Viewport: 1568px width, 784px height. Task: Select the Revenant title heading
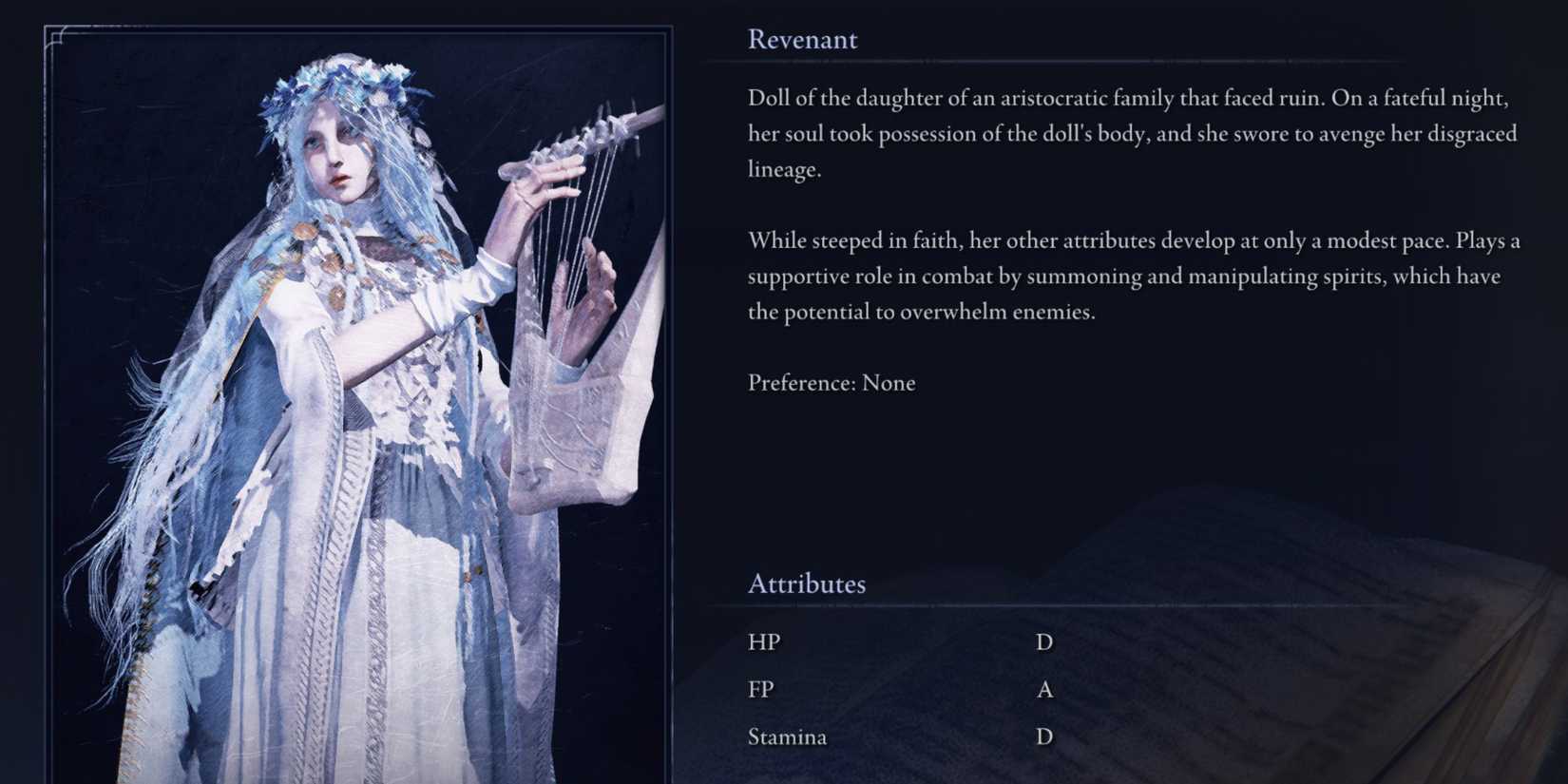click(x=802, y=40)
